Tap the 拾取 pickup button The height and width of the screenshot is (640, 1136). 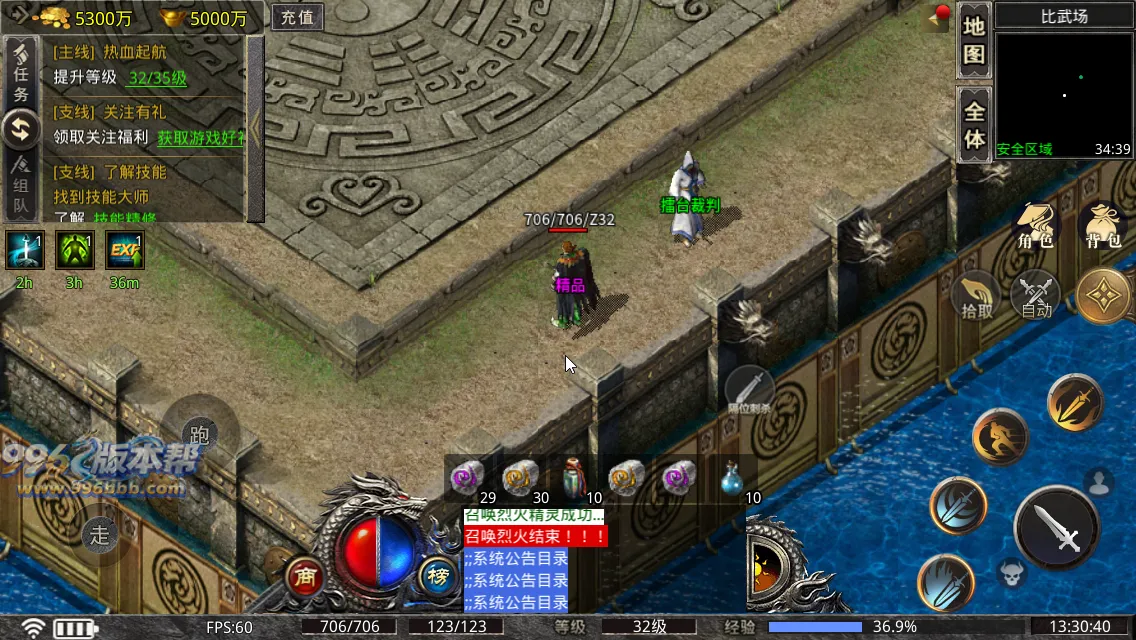(x=977, y=297)
